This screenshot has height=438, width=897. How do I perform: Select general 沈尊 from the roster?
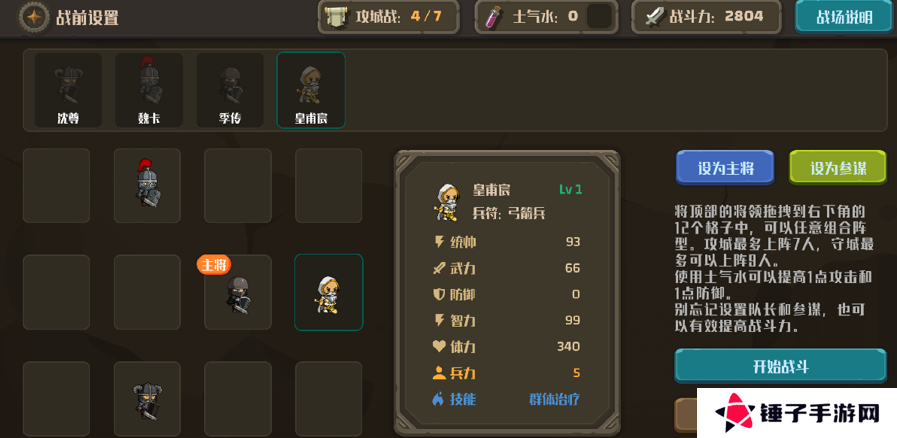click(x=68, y=90)
